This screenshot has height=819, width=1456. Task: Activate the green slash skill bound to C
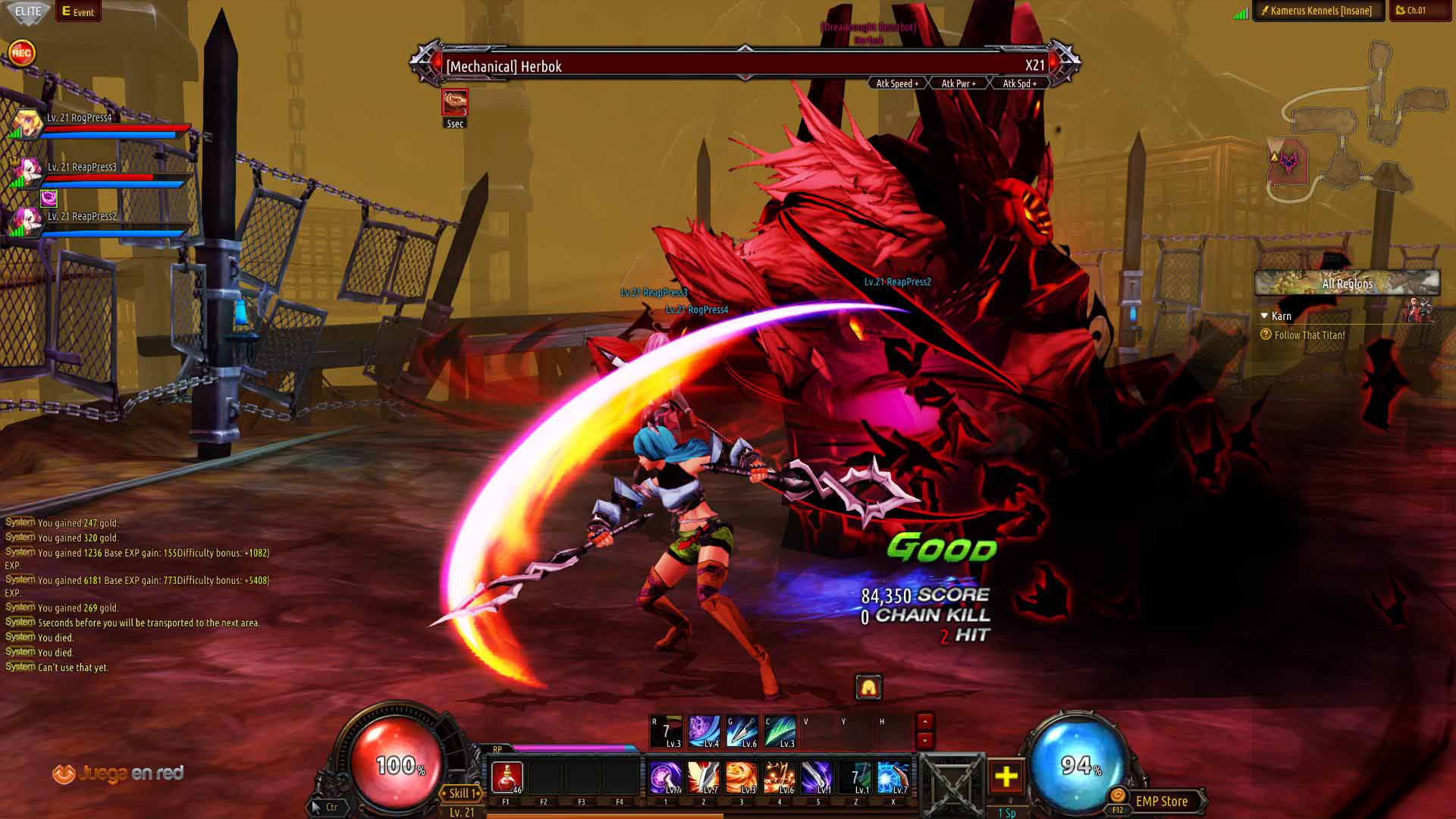pos(780,732)
